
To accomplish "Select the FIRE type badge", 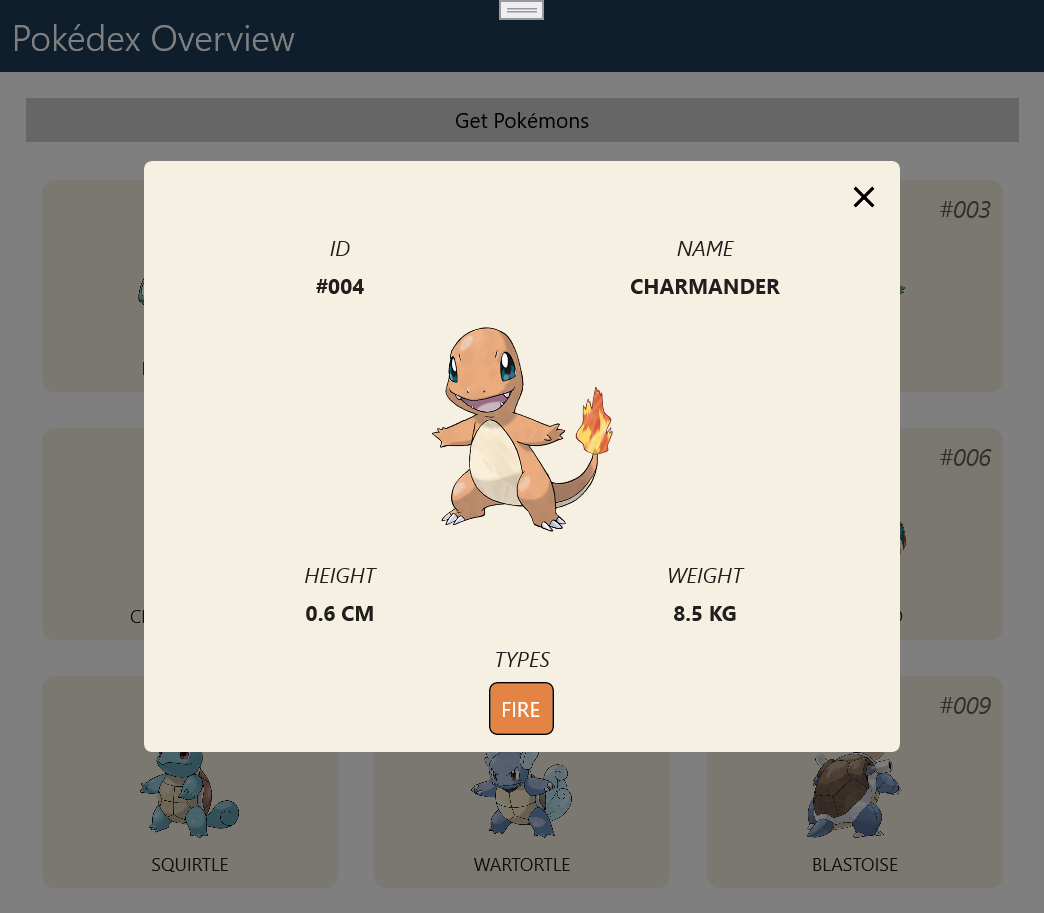I will [x=521, y=709].
